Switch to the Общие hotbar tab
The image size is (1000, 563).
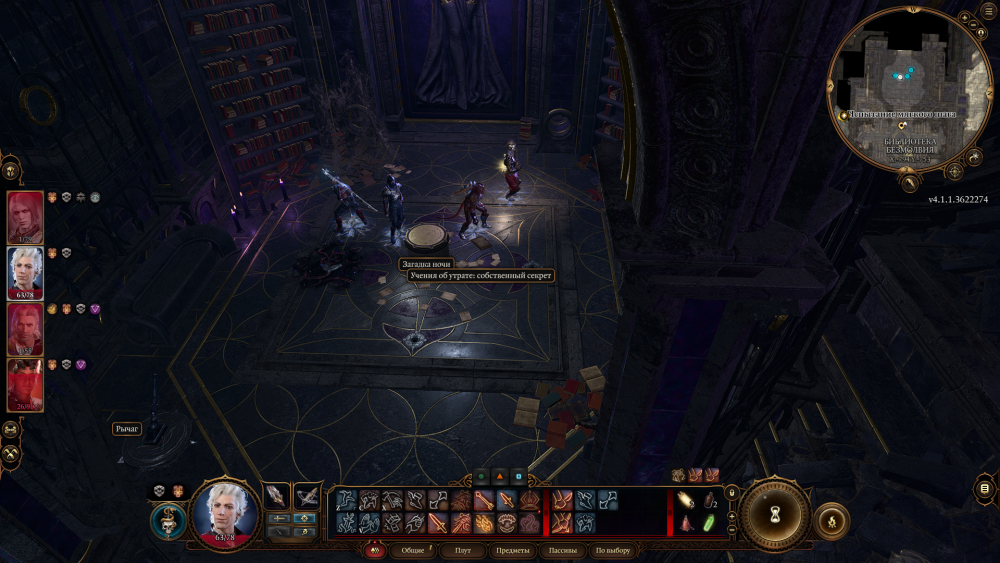[x=413, y=551]
